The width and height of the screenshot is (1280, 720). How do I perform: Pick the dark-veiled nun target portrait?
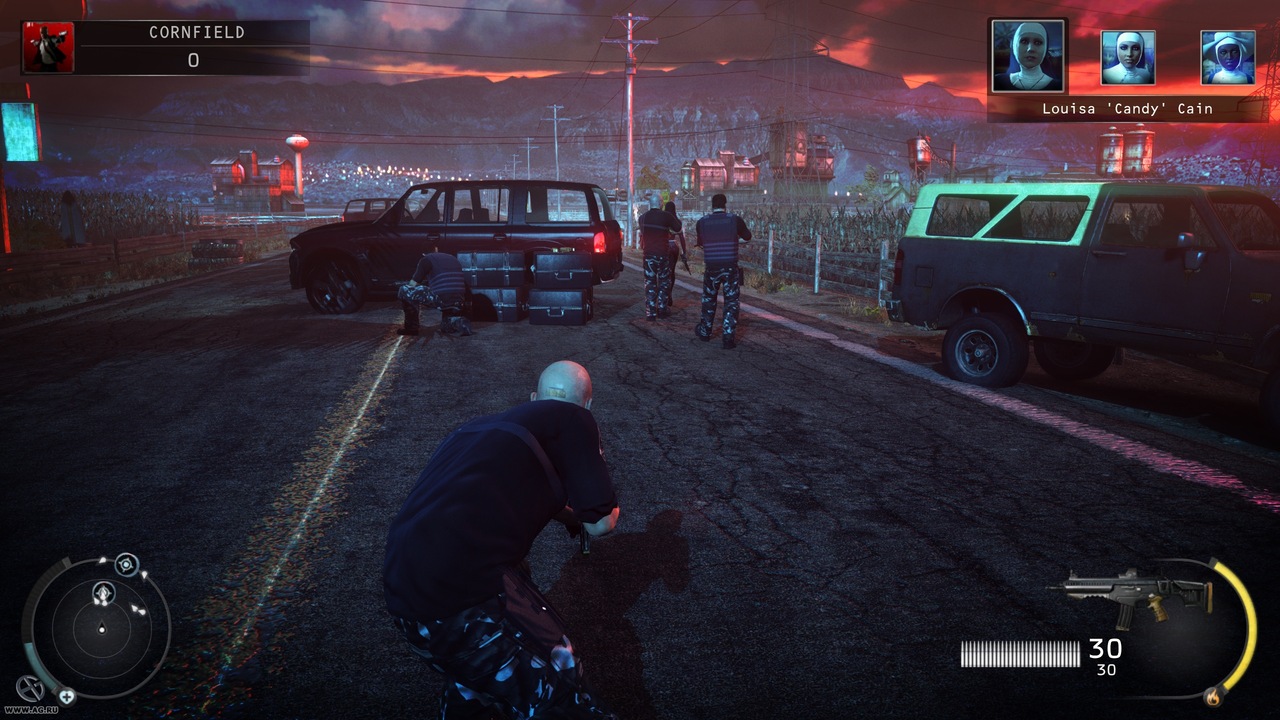(x=1128, y=58)
